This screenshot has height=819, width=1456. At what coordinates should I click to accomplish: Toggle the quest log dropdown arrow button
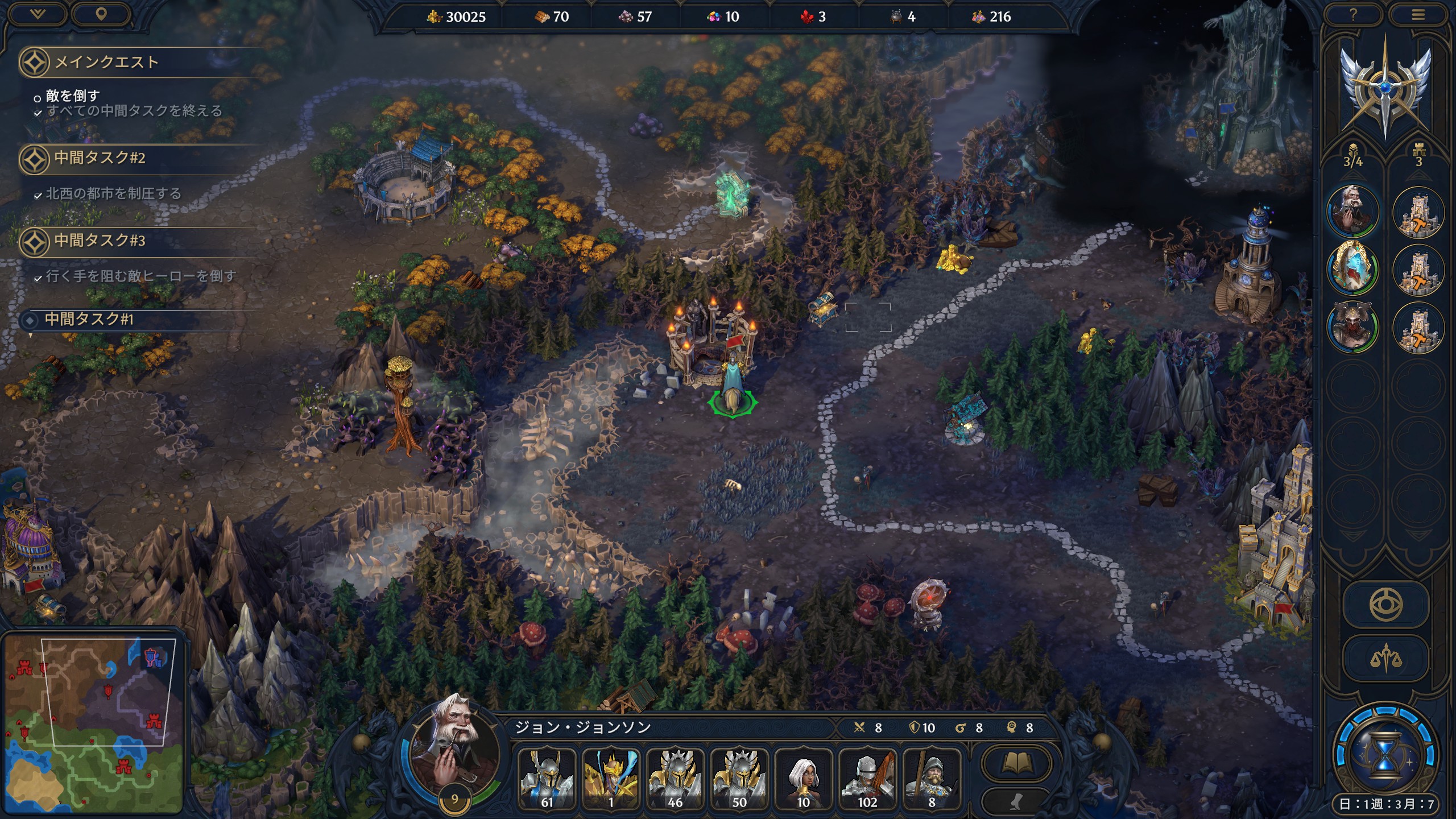coord(38,14)
